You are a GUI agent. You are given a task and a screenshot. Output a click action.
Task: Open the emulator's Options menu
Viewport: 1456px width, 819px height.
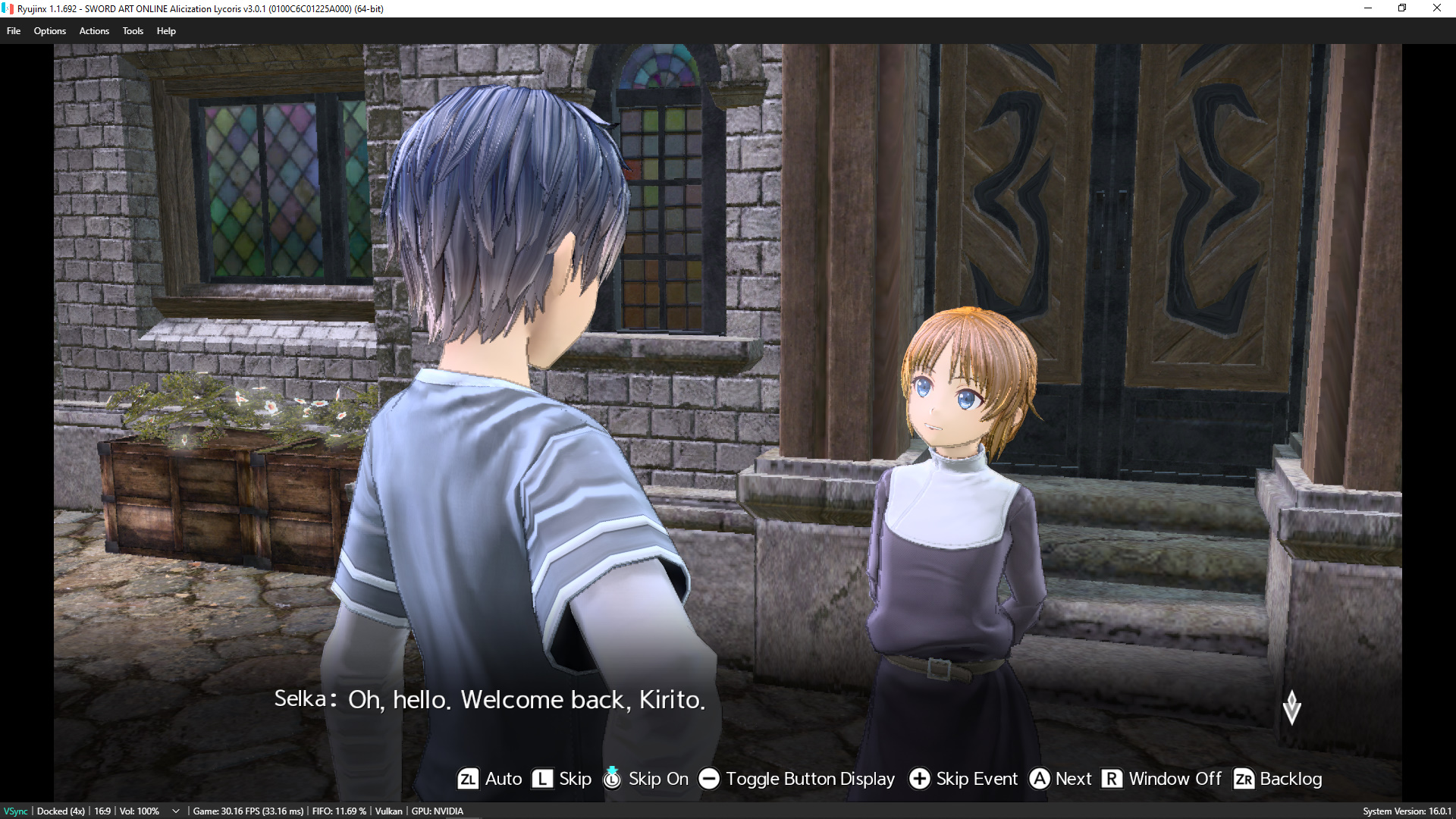49,31
